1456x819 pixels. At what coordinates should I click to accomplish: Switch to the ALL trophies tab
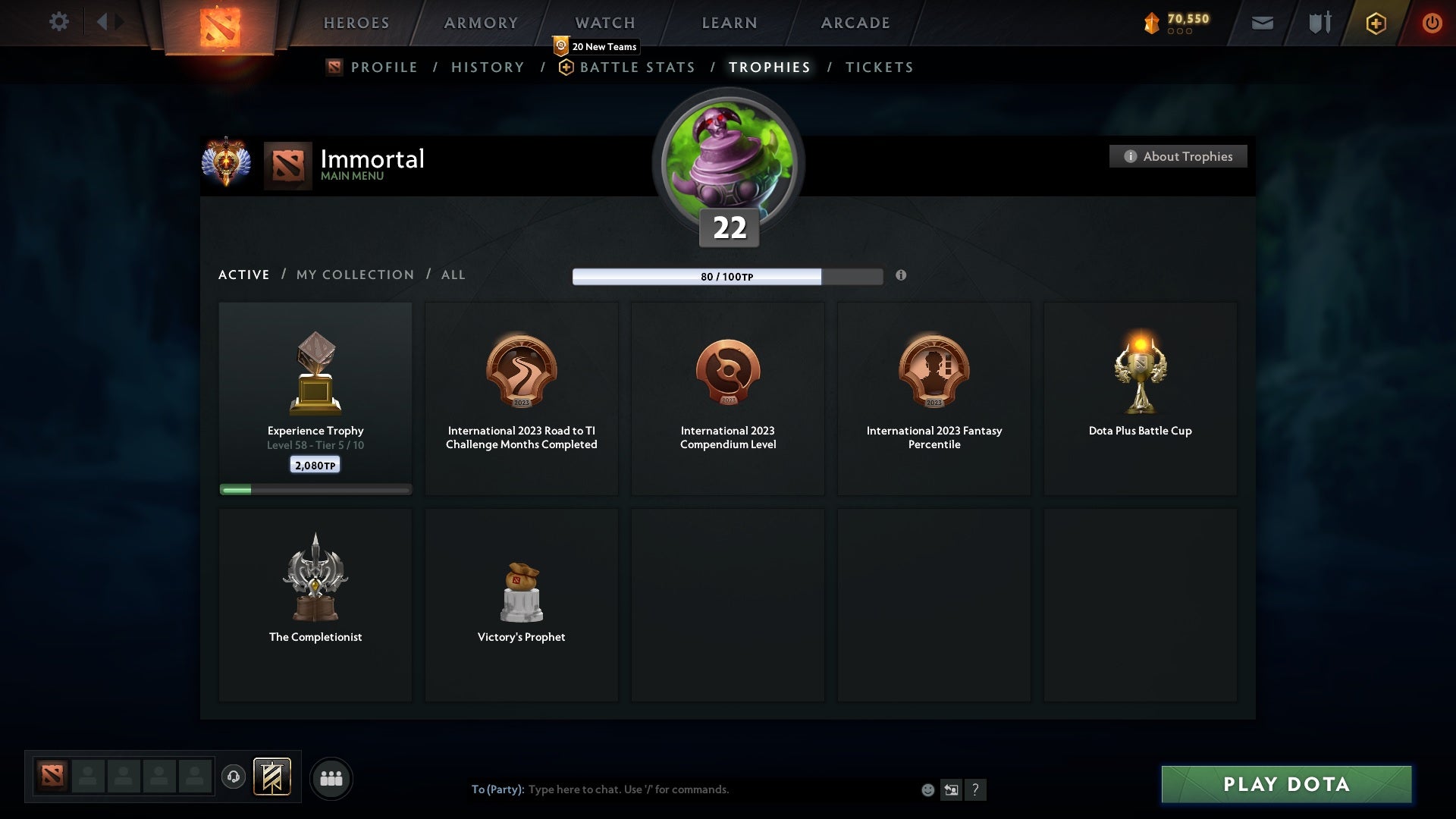click(x=453, y=275)
